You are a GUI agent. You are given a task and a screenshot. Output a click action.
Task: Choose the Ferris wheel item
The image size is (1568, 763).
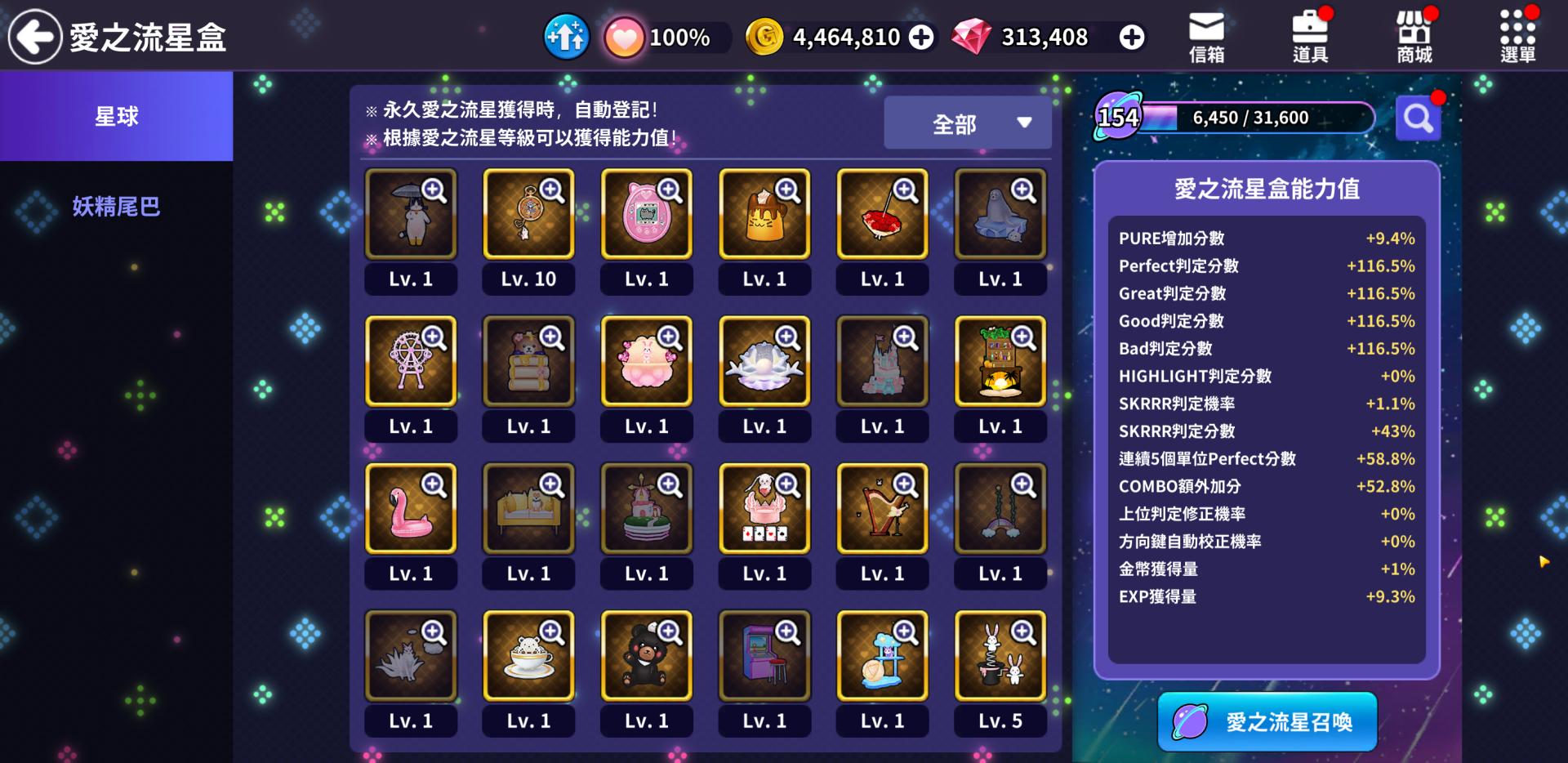click(x=411, y=363)
